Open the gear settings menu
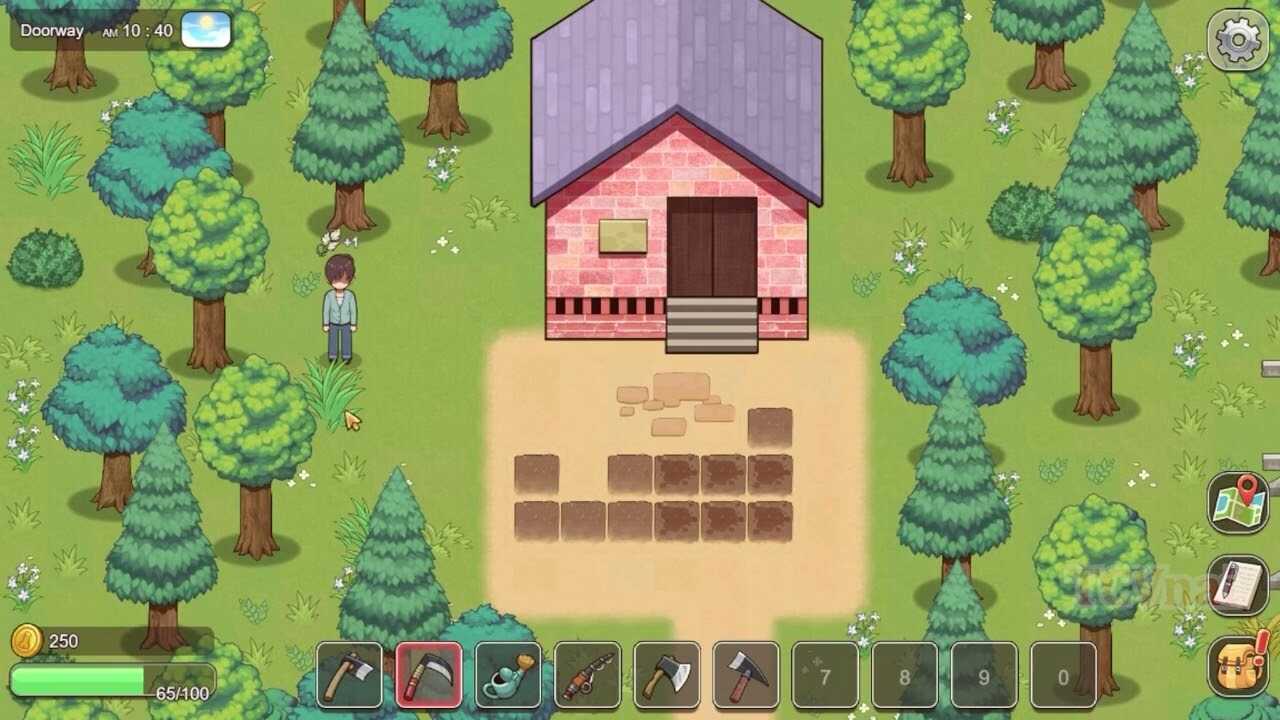The width and height of the screenshot is (1280, 720). point(1237,40)
